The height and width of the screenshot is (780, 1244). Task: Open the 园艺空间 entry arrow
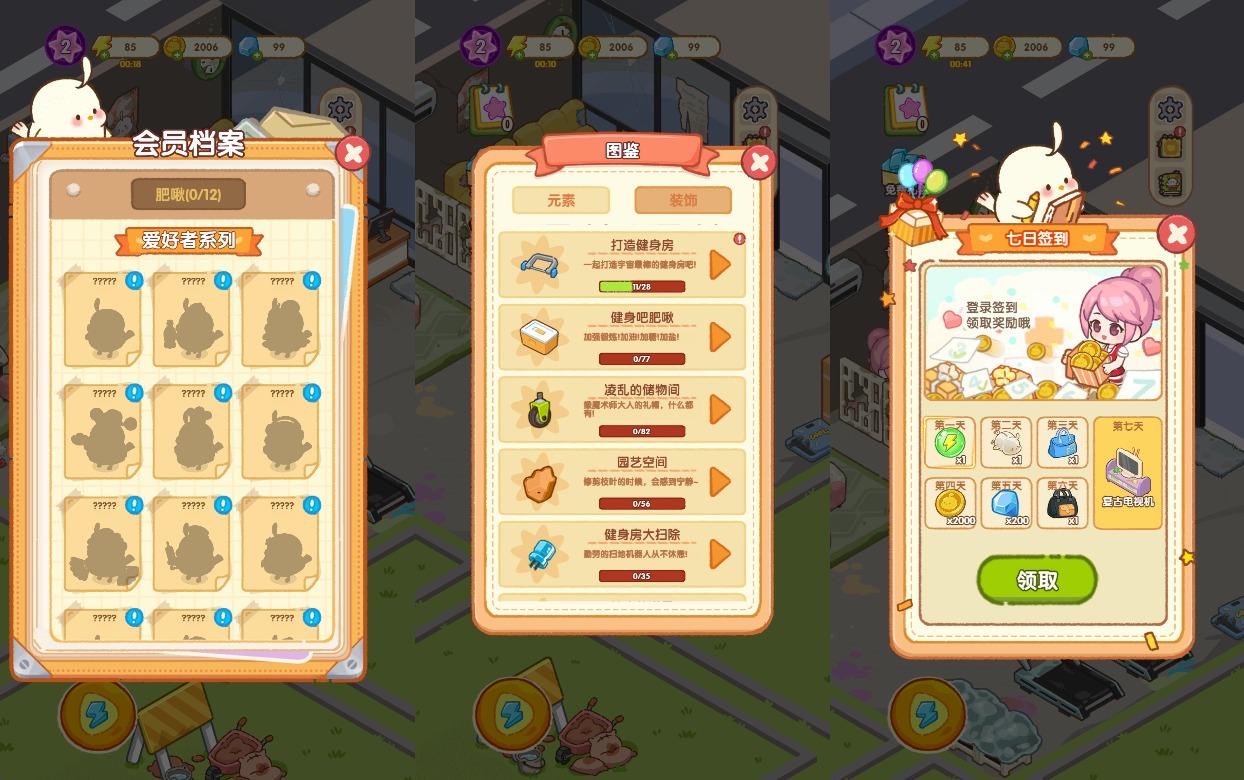pyautogui.click(x=720, y=481)
